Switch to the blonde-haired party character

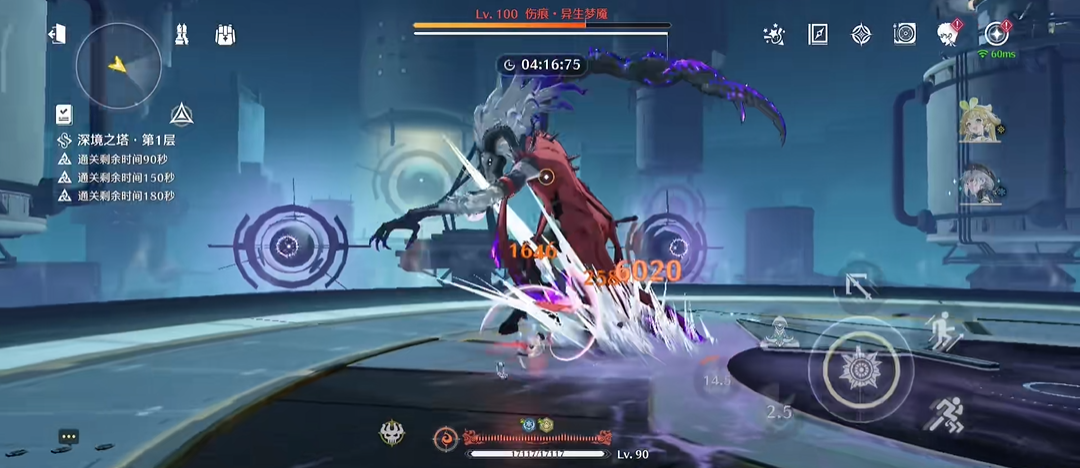[x=979, y=124]
